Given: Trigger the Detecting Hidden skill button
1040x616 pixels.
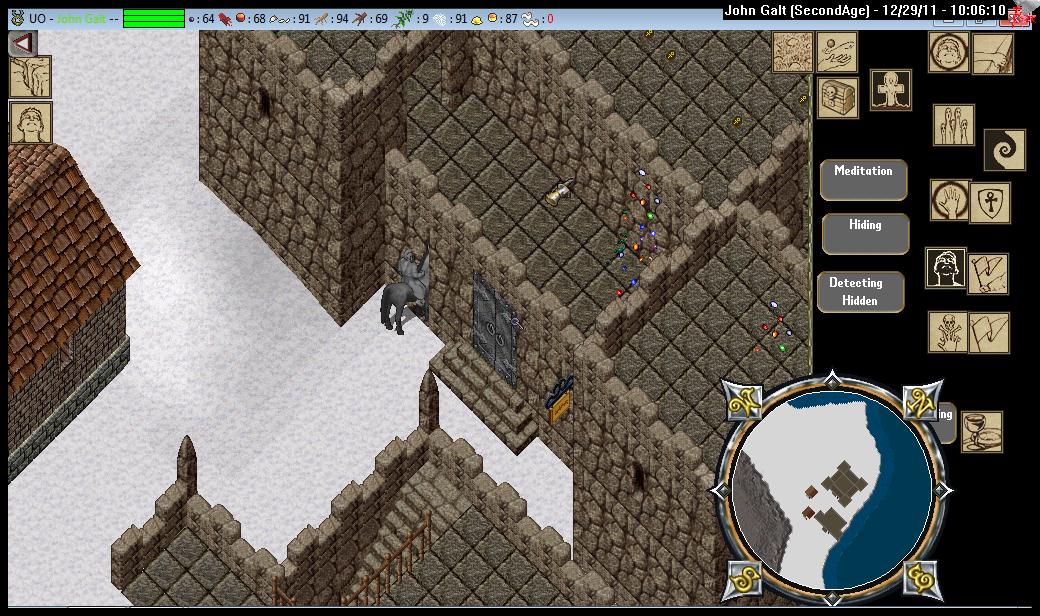Looking at the screenshot, I should click(860, 292).
